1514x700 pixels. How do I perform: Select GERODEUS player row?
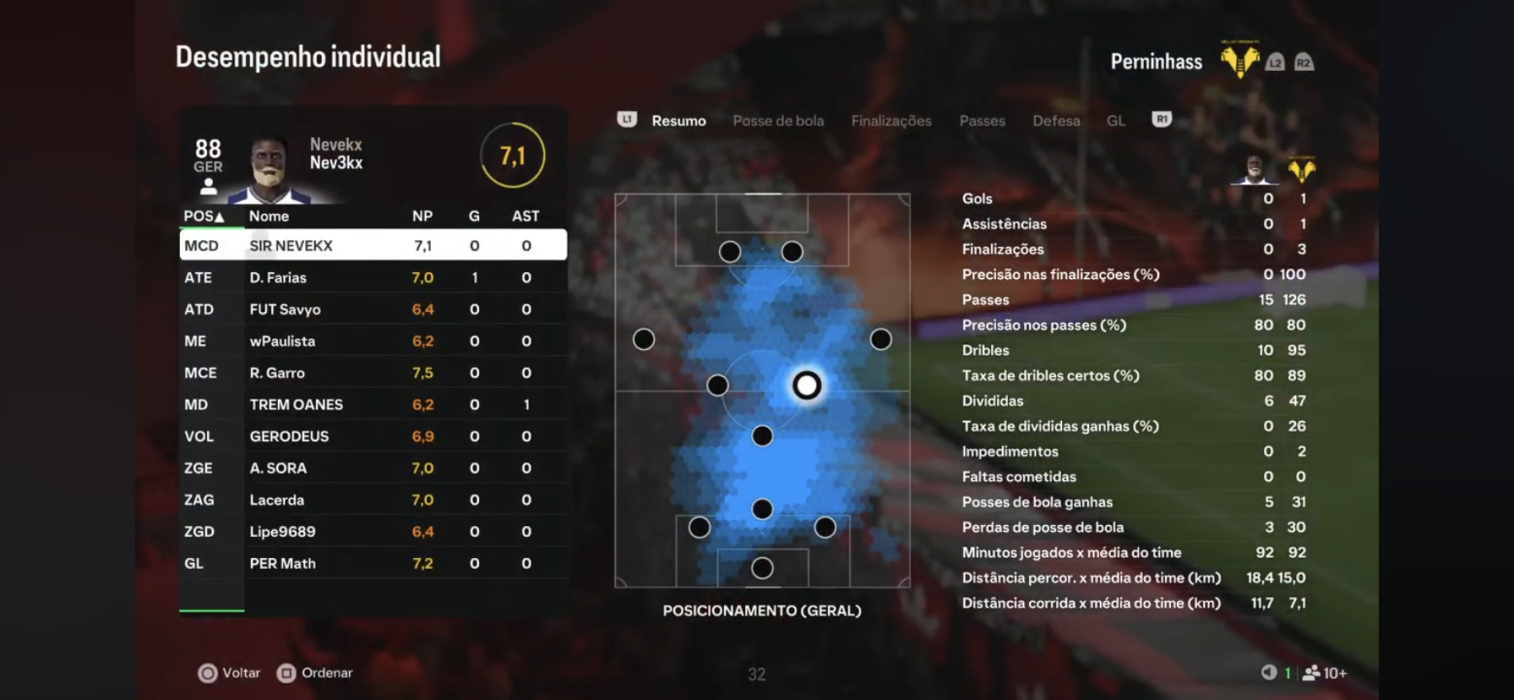tap(372, 437)
